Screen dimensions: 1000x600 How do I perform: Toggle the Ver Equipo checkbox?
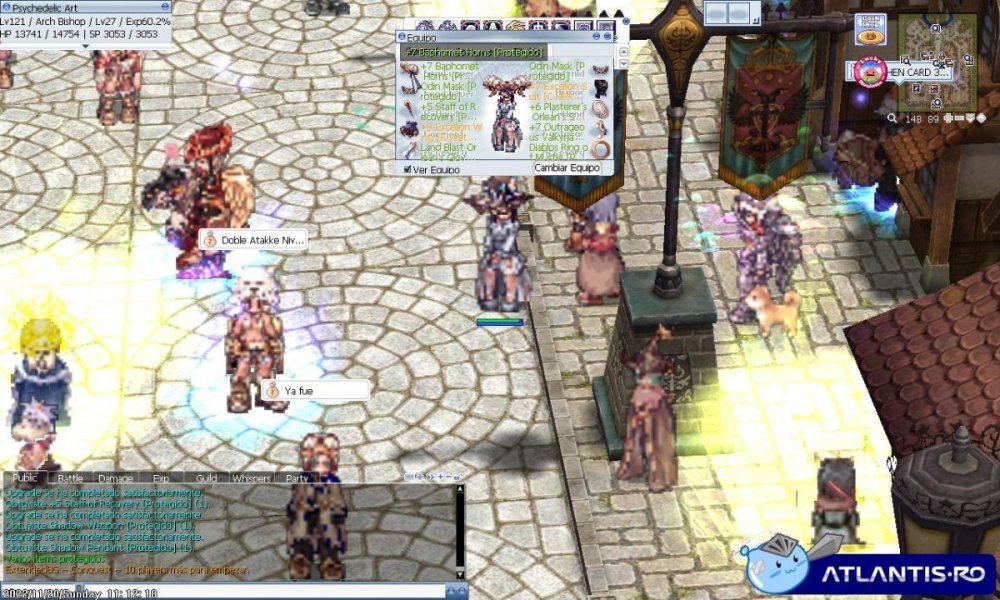point(407,169)
